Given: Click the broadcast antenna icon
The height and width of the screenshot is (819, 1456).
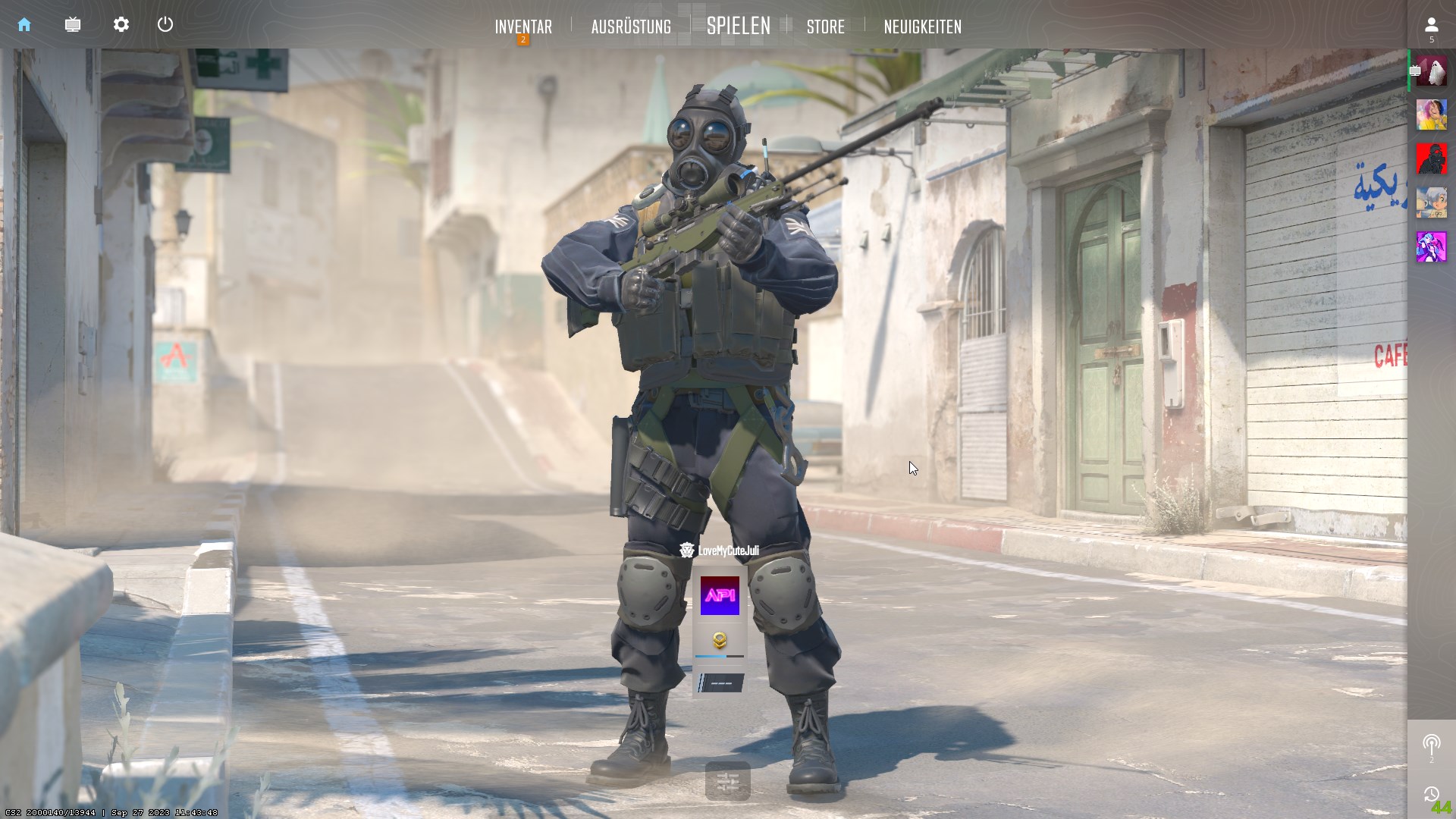Looking at the screenshot, I should point(1431,745).
